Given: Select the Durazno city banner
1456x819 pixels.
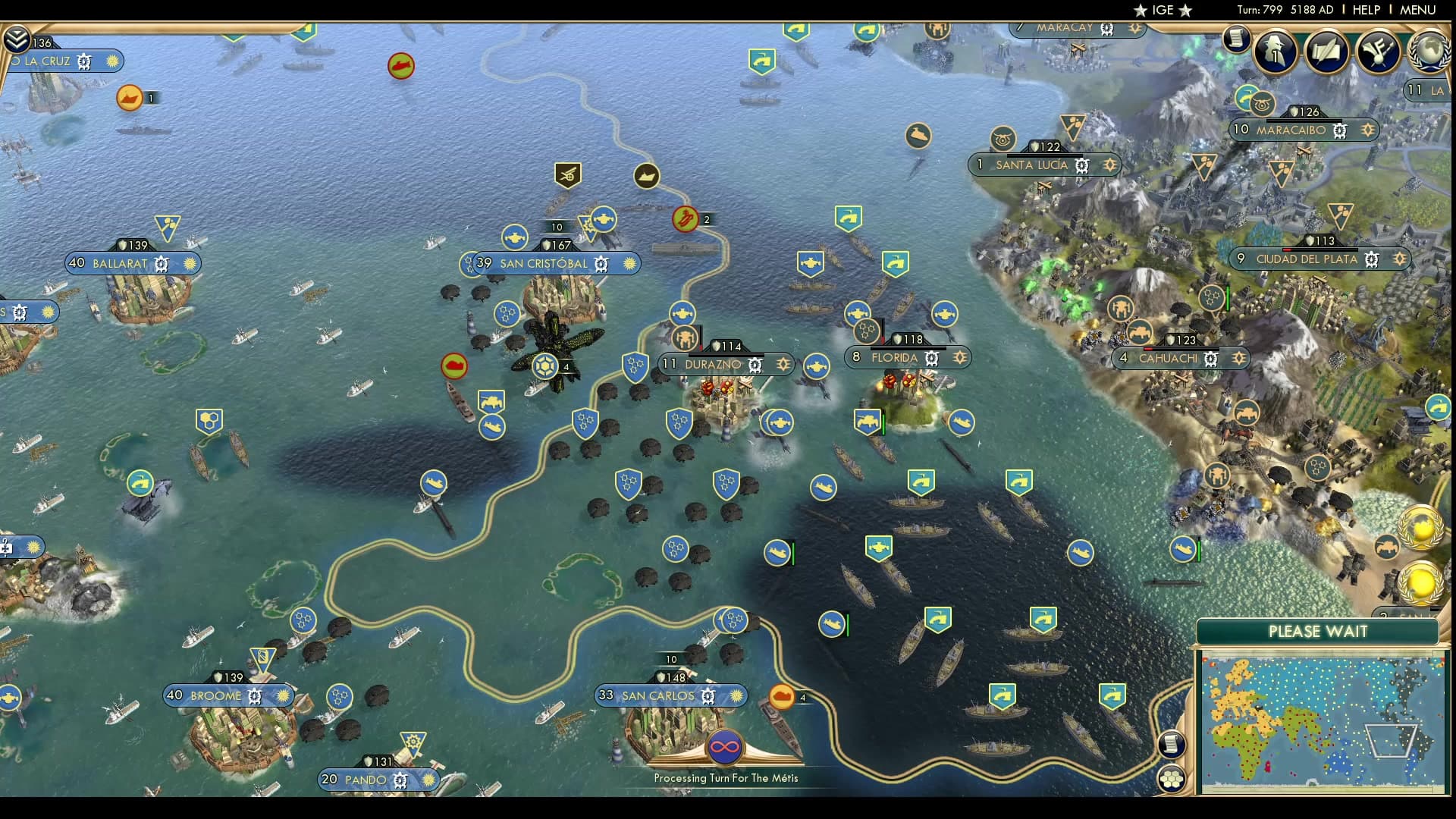Looking at the screenshot, I should 713,365.
